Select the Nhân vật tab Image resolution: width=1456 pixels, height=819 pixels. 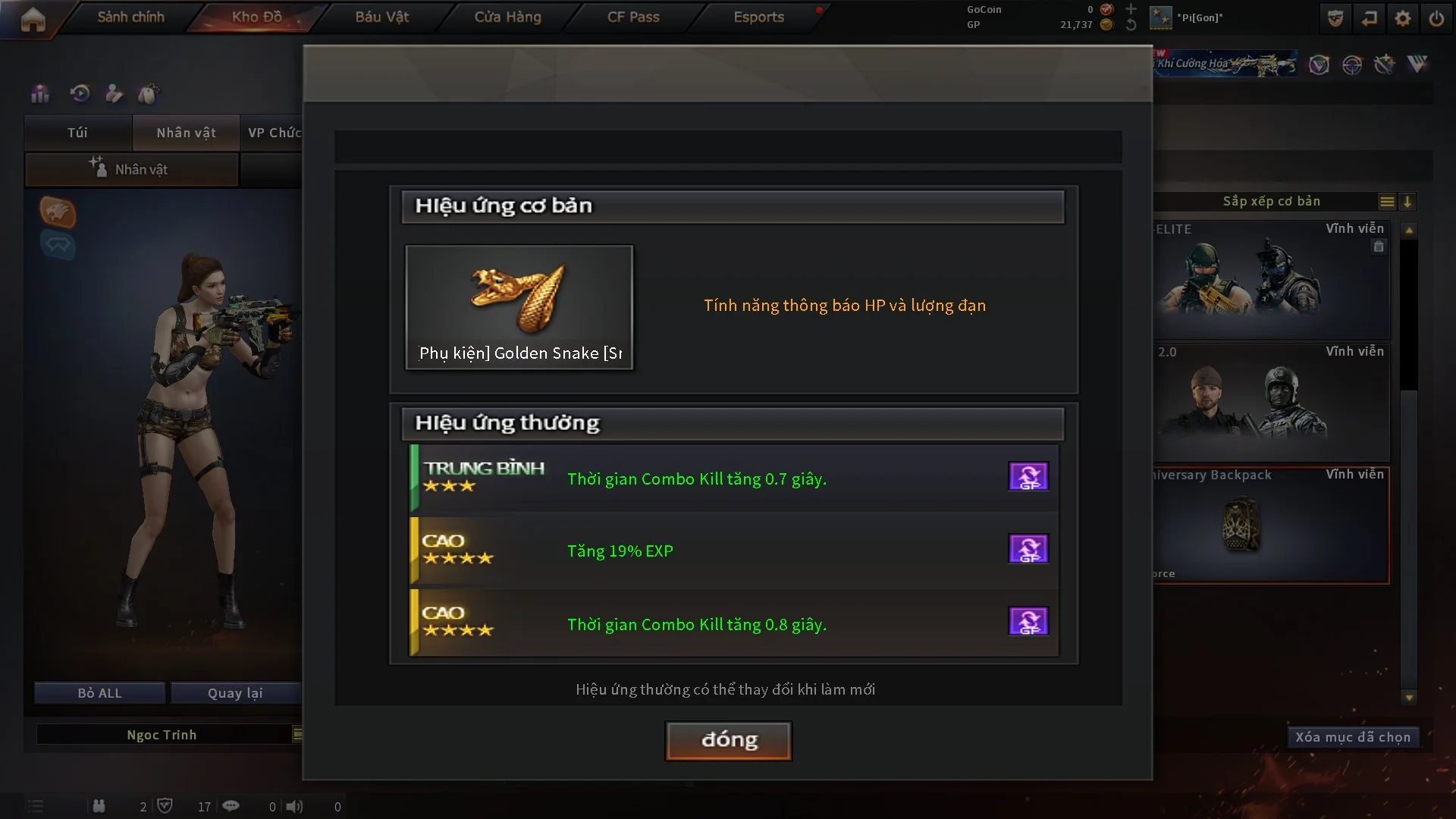coord(186,133)
